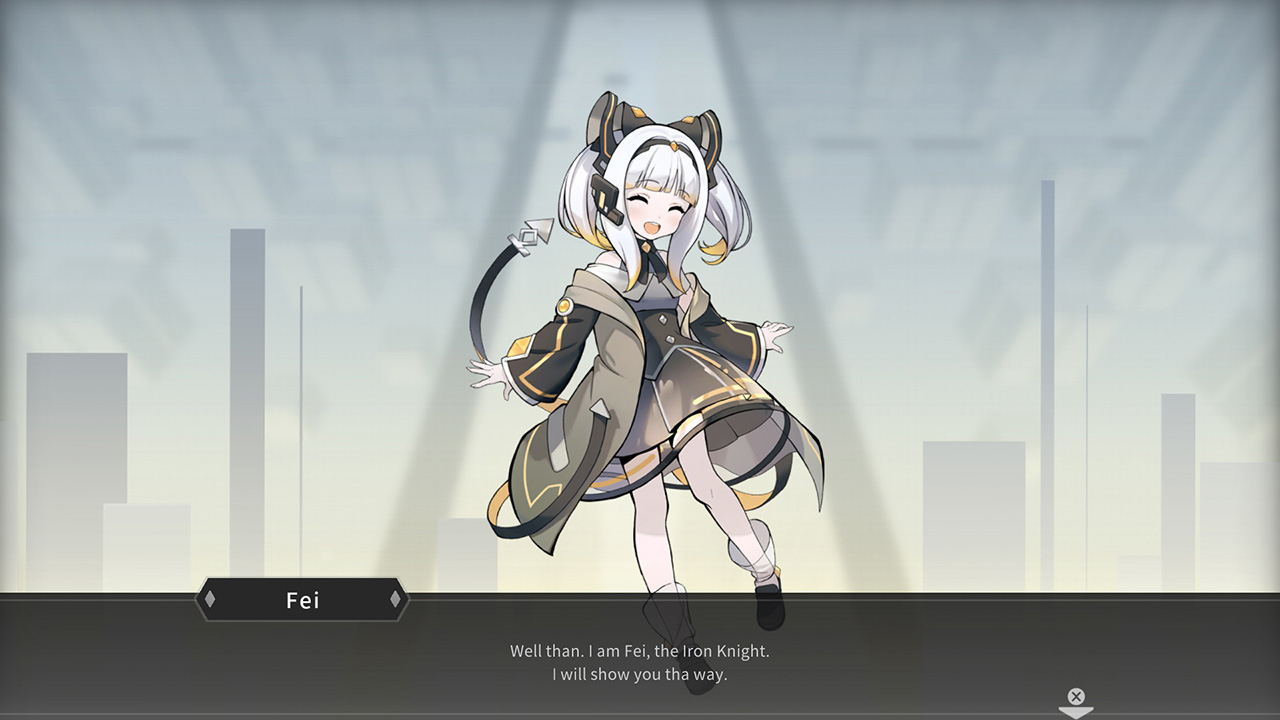Click the speaker name label Fei
Viewport: 1280px width, 720px height.
point(302,600)
